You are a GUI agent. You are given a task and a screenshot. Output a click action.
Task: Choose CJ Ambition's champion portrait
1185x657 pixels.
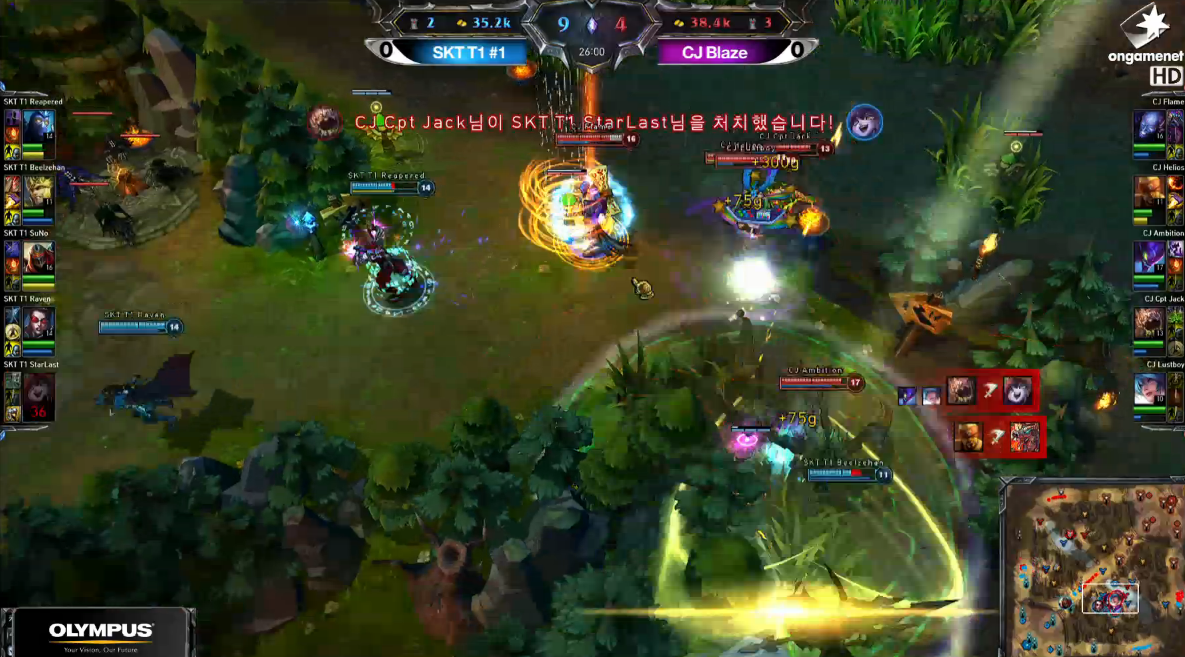coord(1146,257)
